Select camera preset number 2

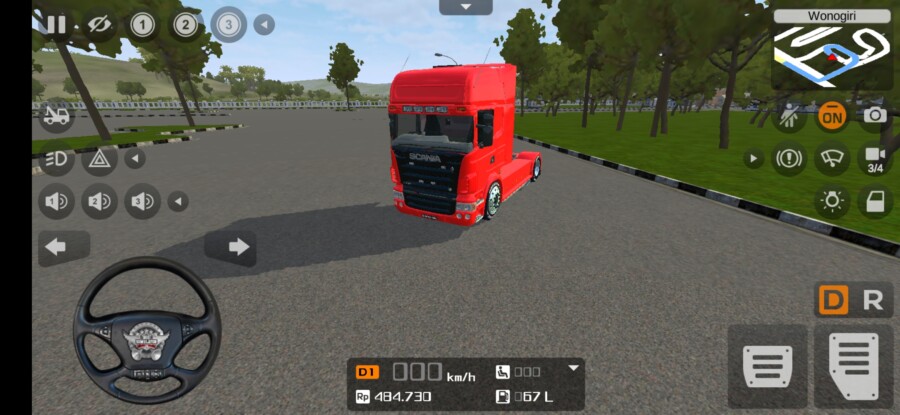[x=186, y=24]
